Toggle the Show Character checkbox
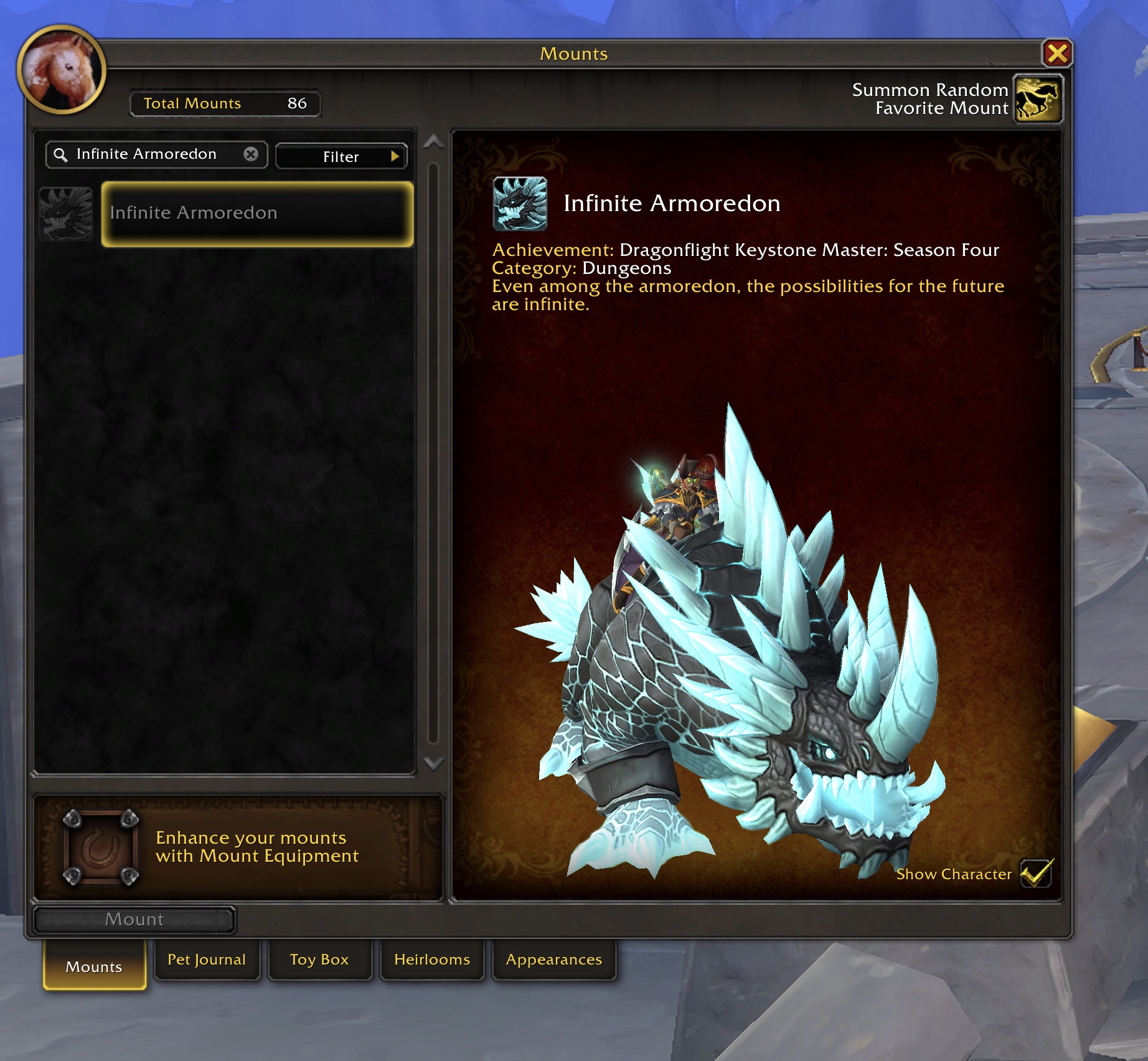Viewport: 1148px width, 1061px height. point(1036,873)
